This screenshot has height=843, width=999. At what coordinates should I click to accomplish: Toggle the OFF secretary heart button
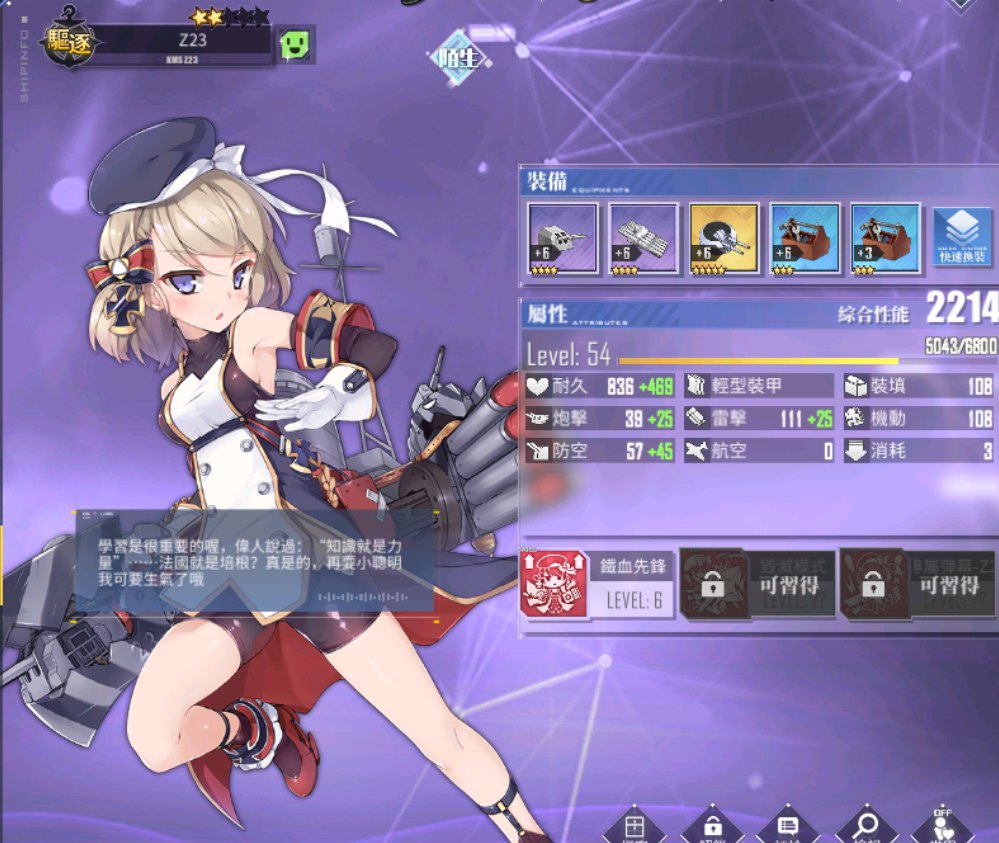tap(941, 826)
